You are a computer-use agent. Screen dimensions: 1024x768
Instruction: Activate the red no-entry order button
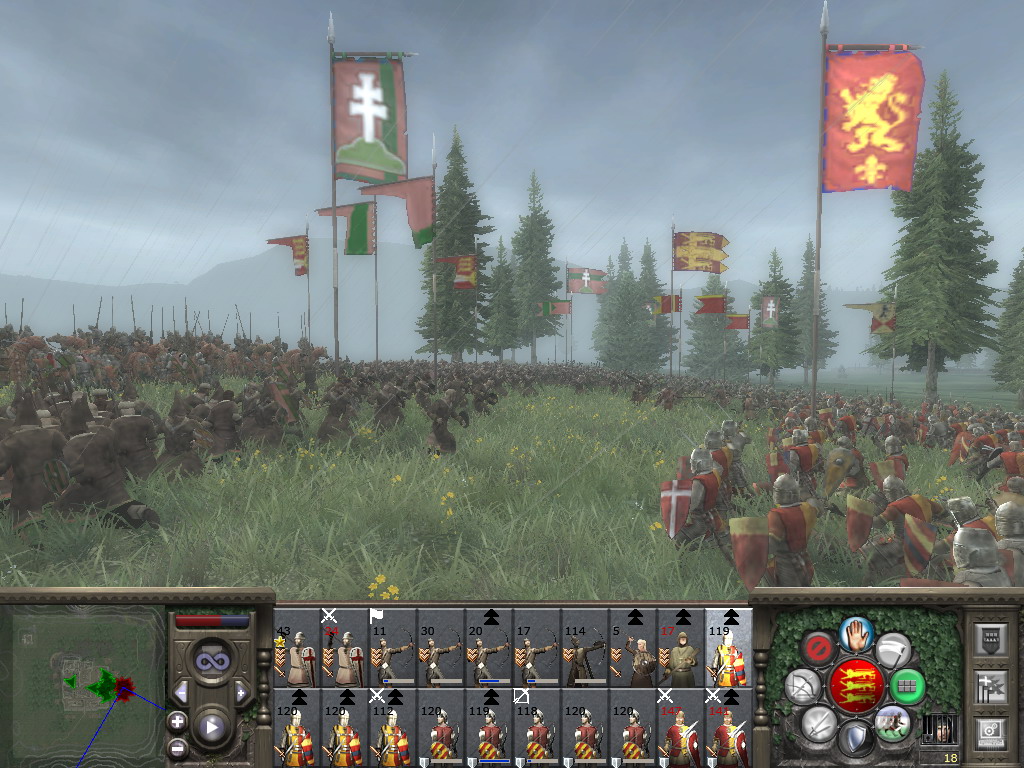pyautogui.click(x=819, y=647)
